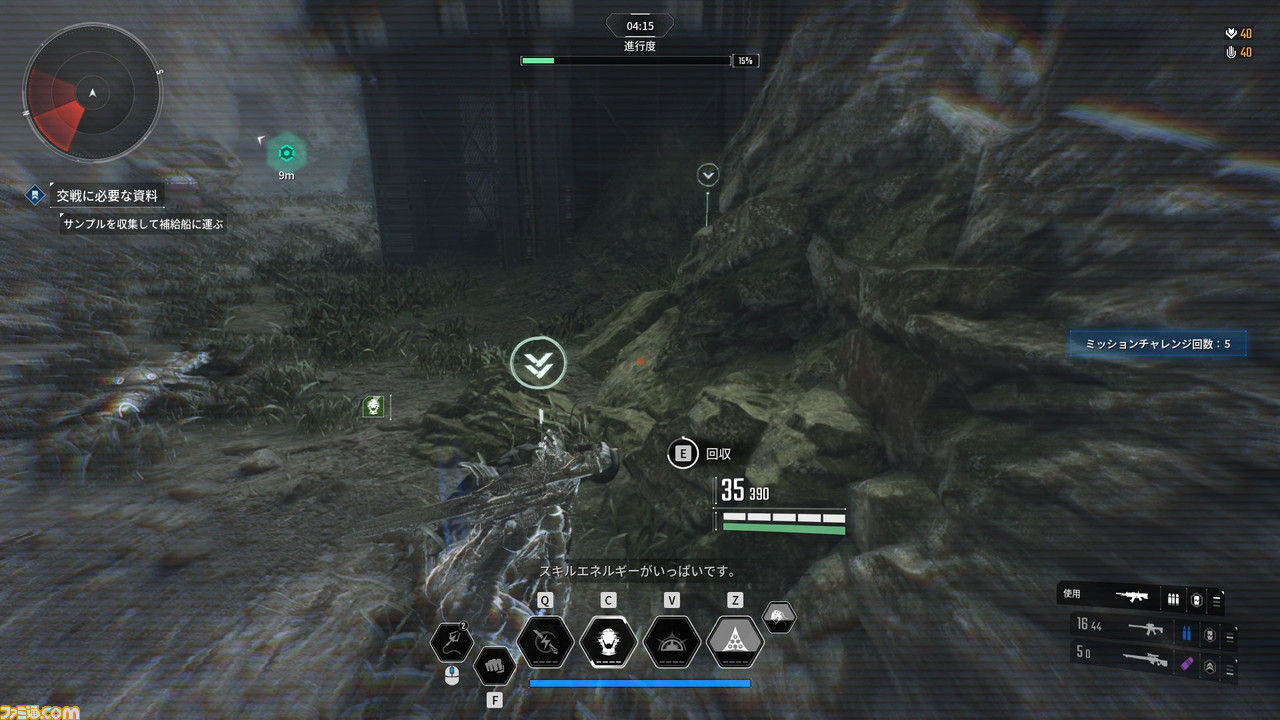1280x720 pixels.
Task: Select the 交戦に必要な資料 mission objective tracker
Action: (x=106, y=195)
